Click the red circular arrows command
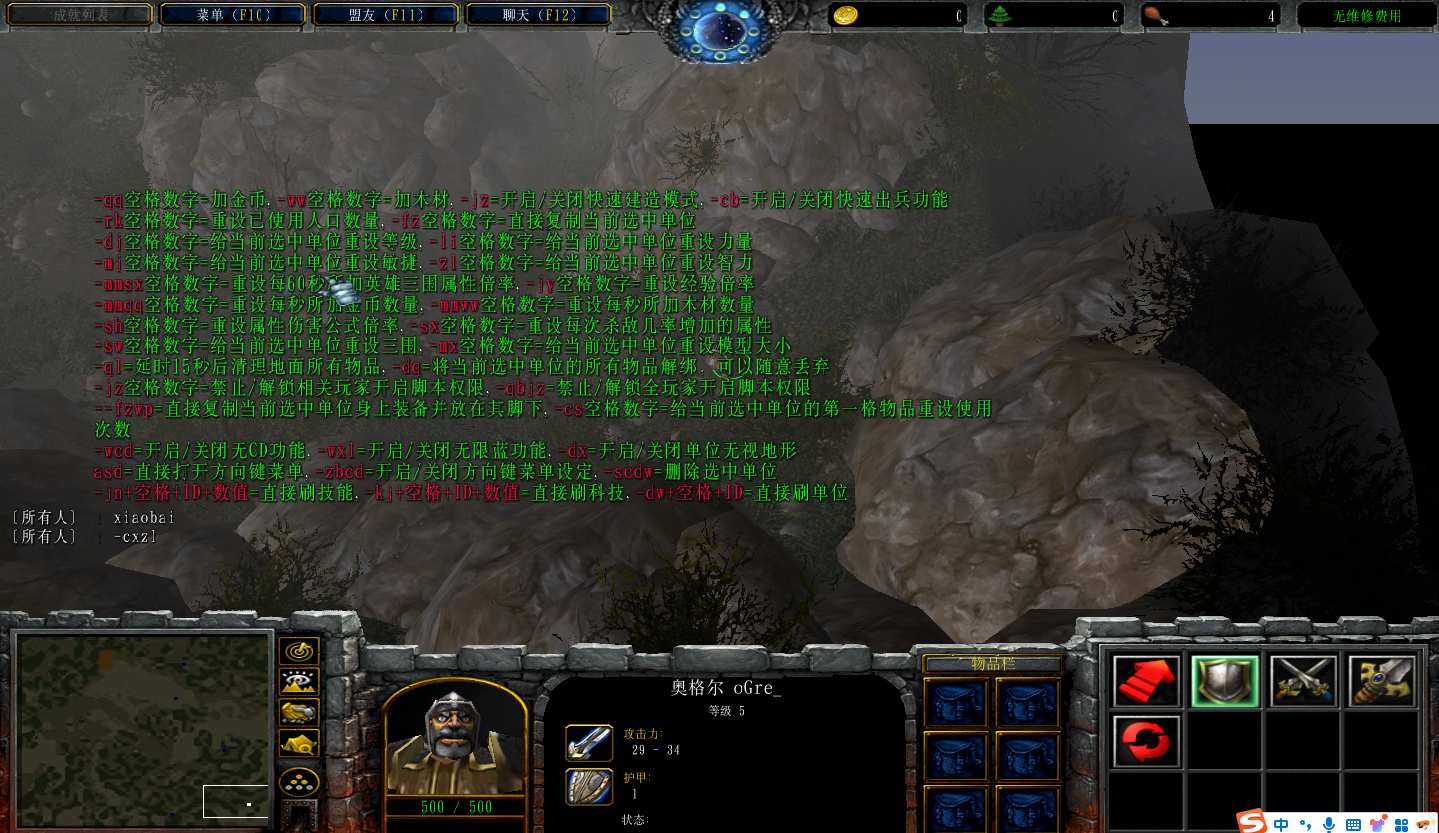 click(1146, 741)
